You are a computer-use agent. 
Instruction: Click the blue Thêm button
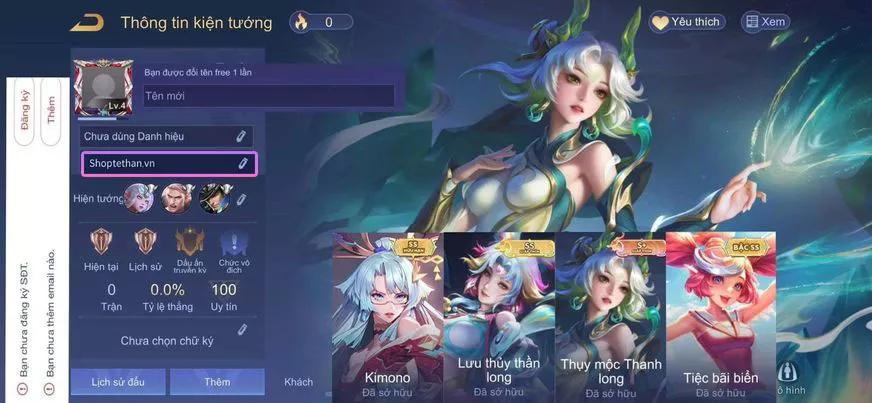click(x=217, y=382)
